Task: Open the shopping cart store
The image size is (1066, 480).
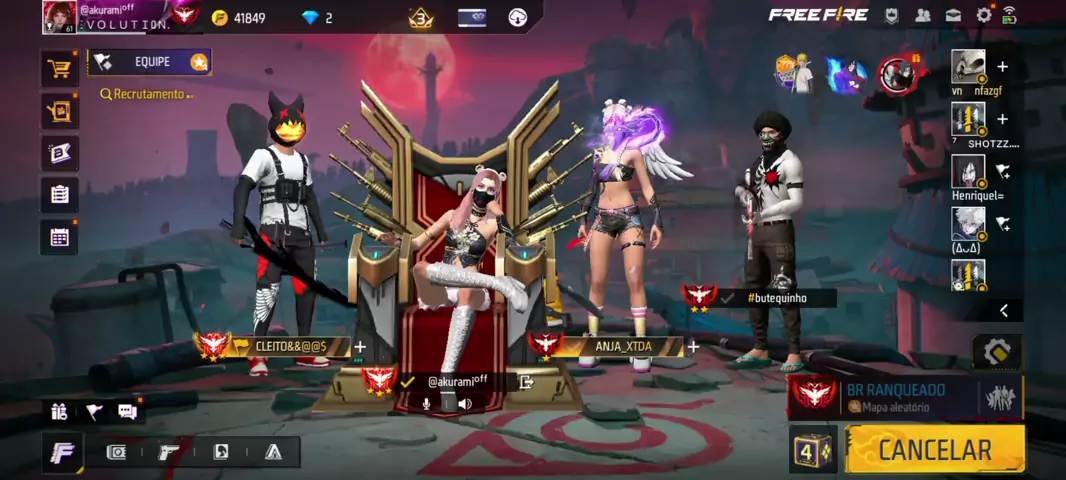Action: (60, 69)
